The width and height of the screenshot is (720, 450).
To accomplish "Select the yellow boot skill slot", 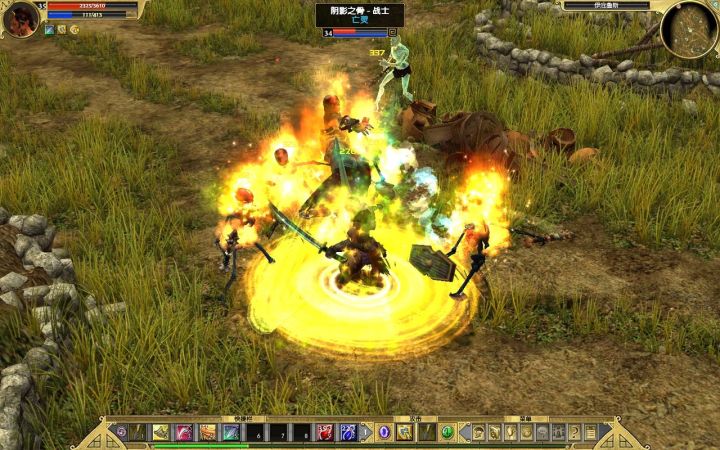I will [x=161, y=432].
